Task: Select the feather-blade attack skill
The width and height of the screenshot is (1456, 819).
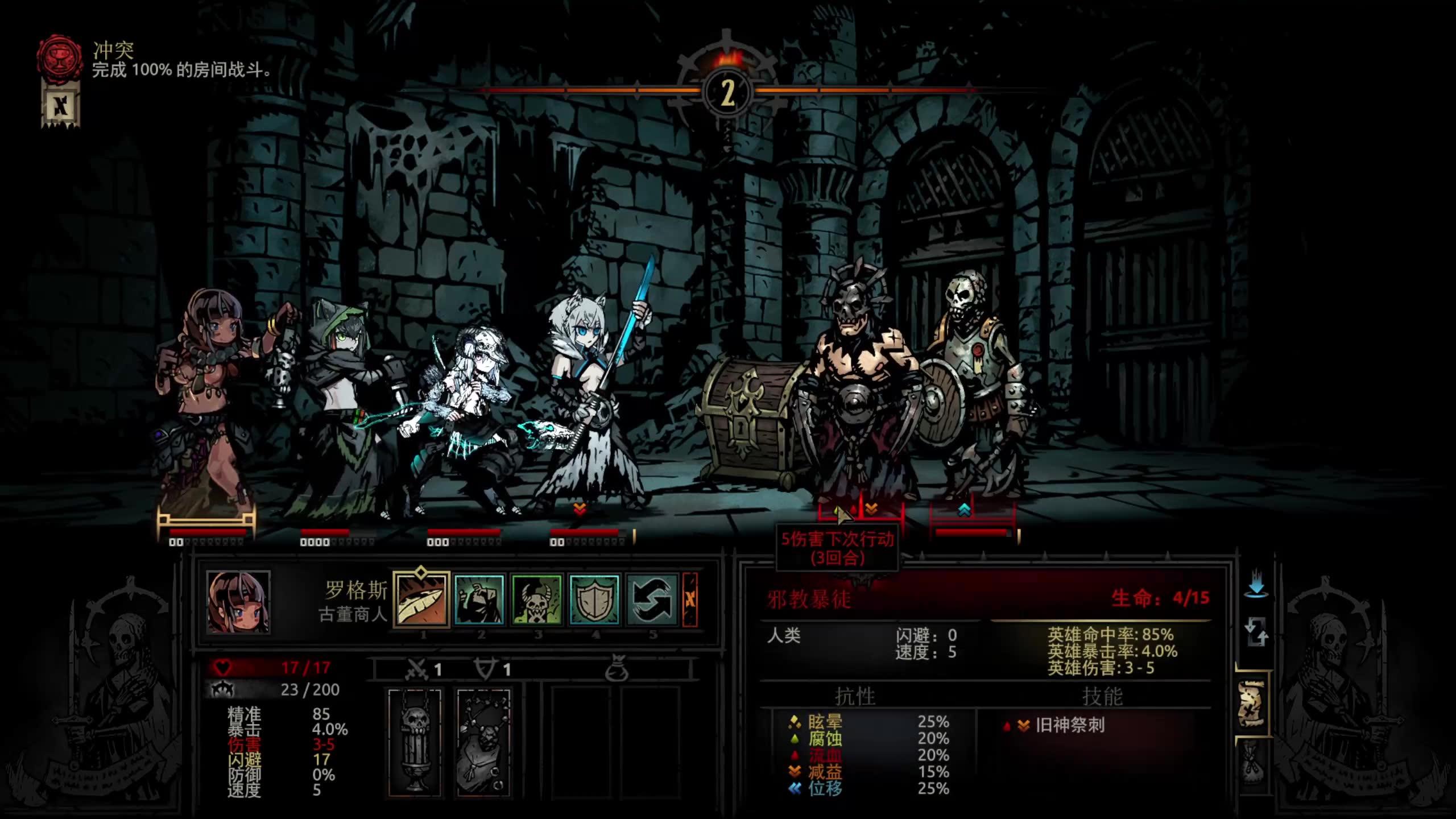Action: tap(421, 599)
